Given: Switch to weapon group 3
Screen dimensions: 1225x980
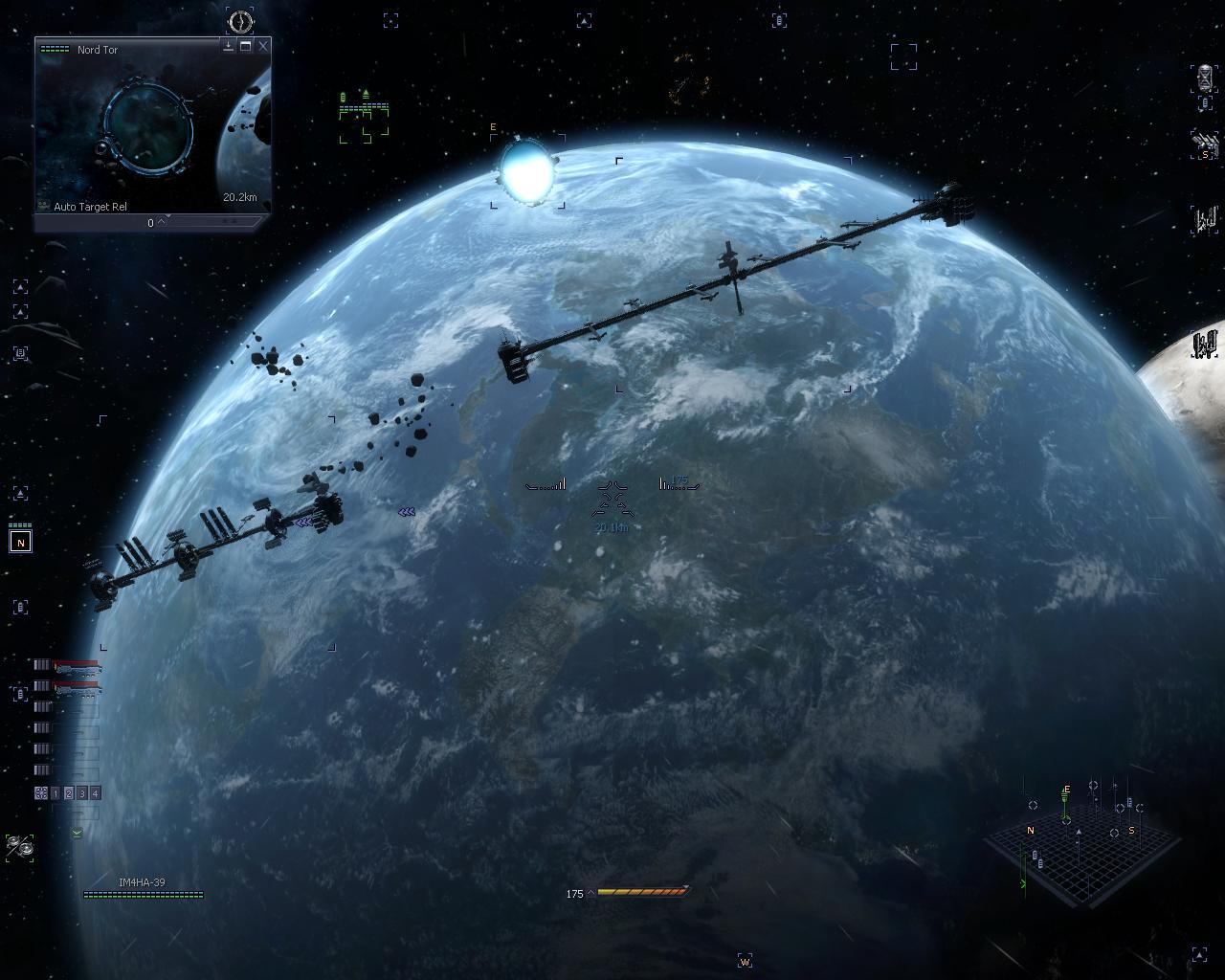Looking at the screenshot, I should coord(82,793).
